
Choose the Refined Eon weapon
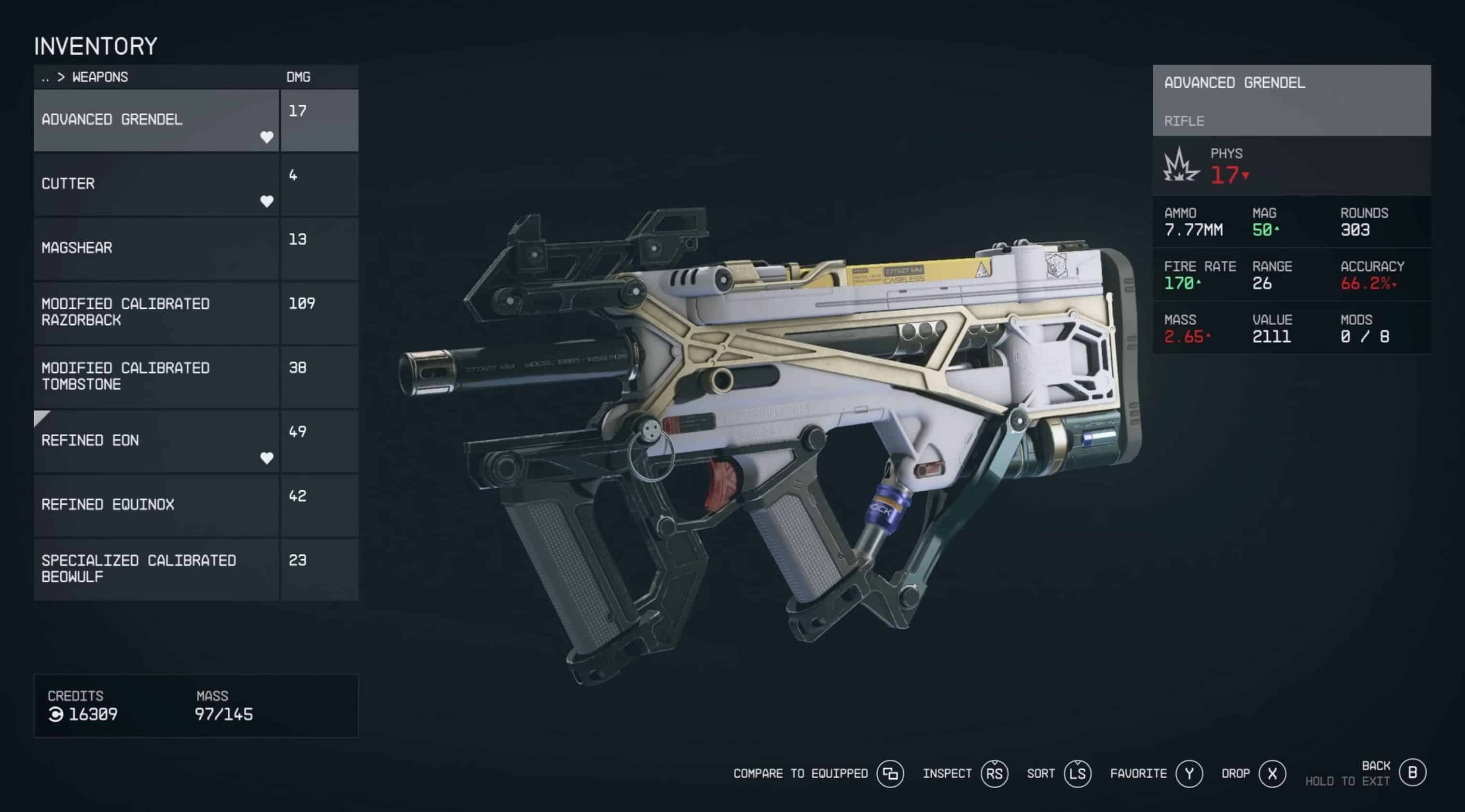coord(156,440)
